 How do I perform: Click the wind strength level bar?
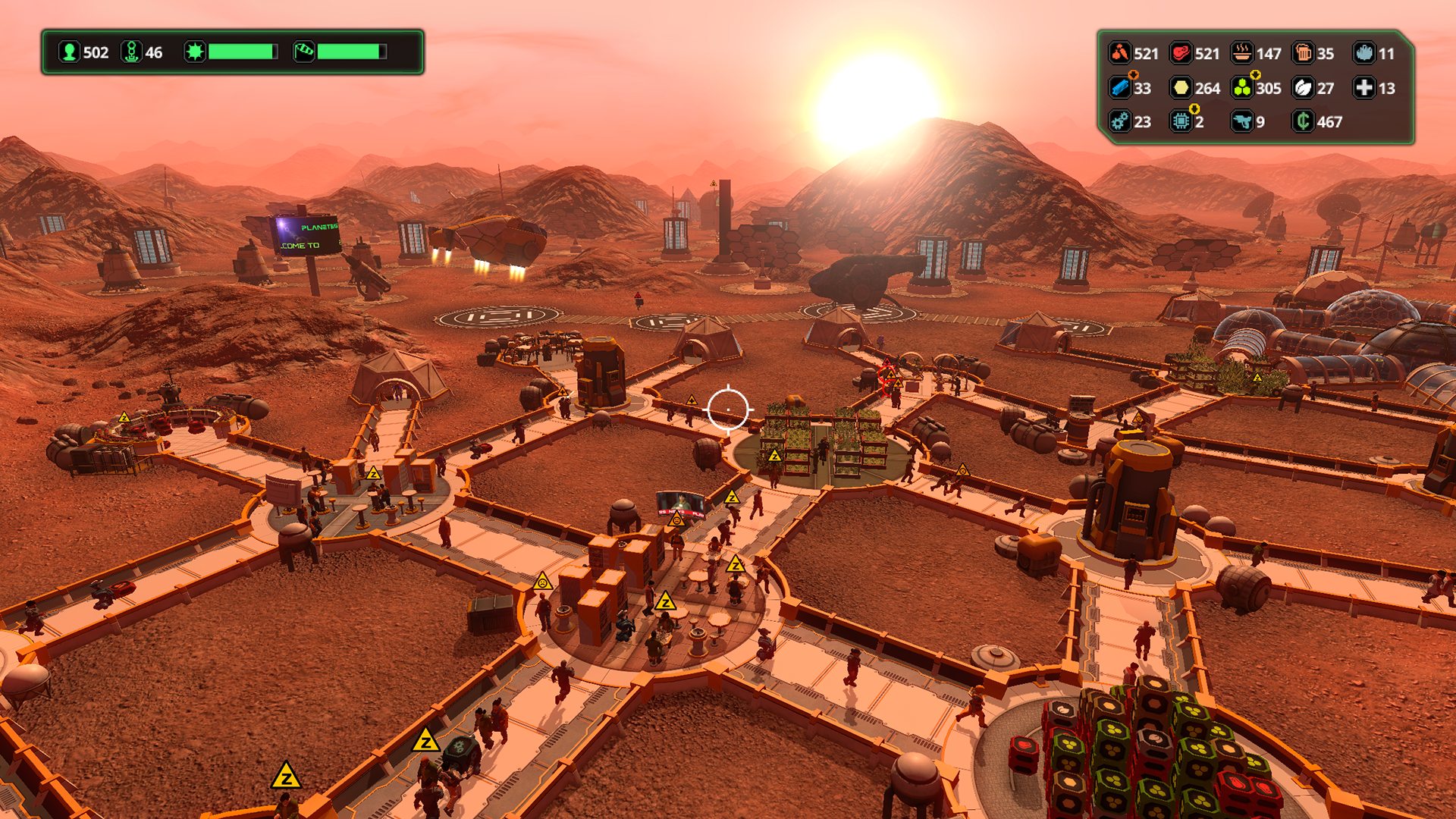click(x=352, y=52)
